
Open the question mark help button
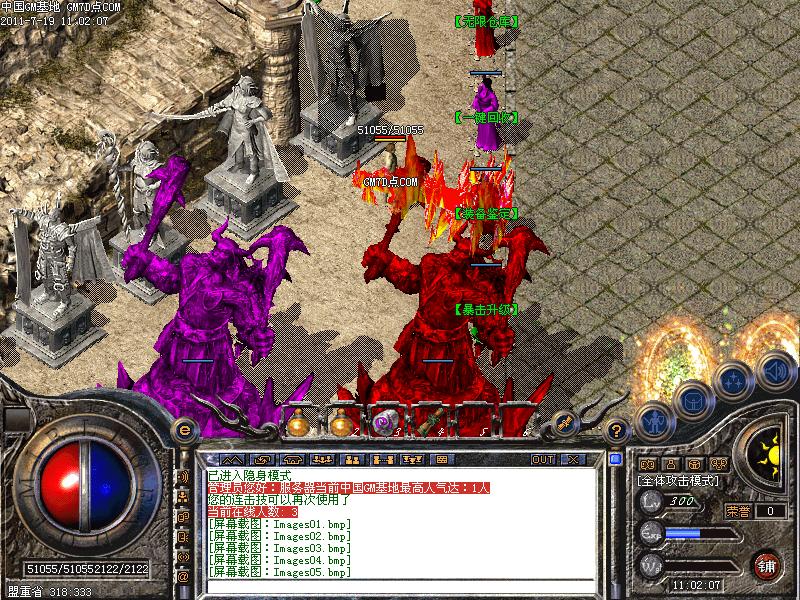click(617, 428)
